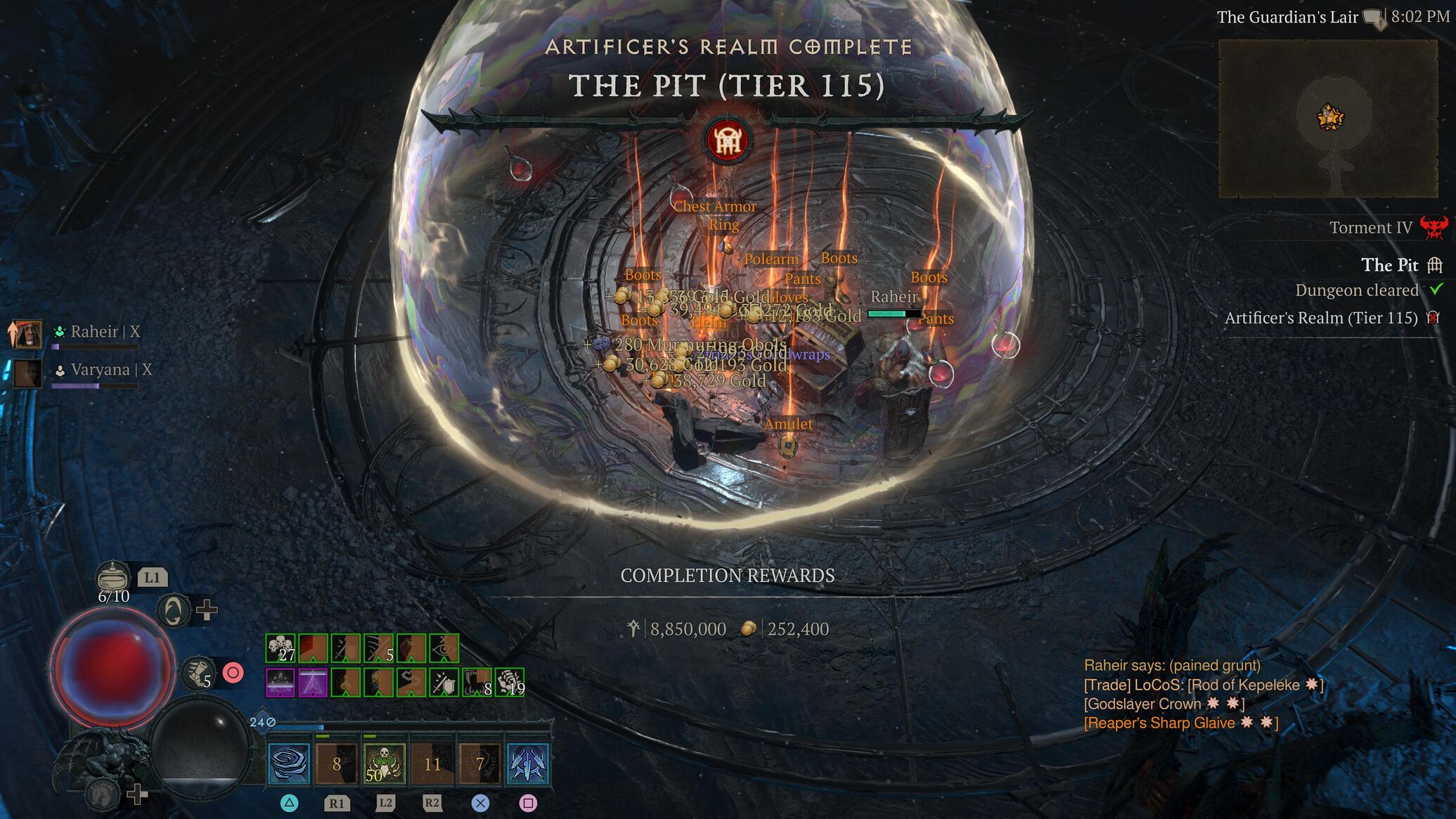Click the Torment IV difficulty skull icon
The image size is (1456, 819).
point(1434,227)
